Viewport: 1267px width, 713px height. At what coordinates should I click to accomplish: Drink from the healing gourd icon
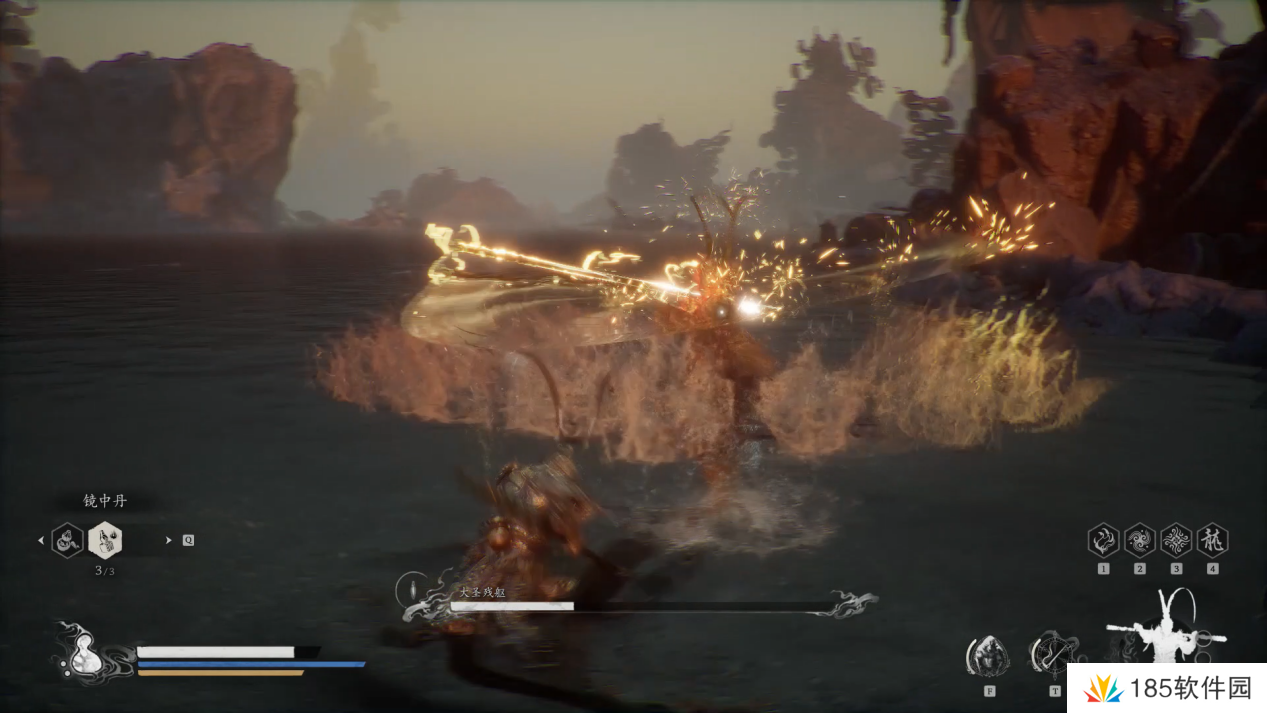tap(84, 656)
